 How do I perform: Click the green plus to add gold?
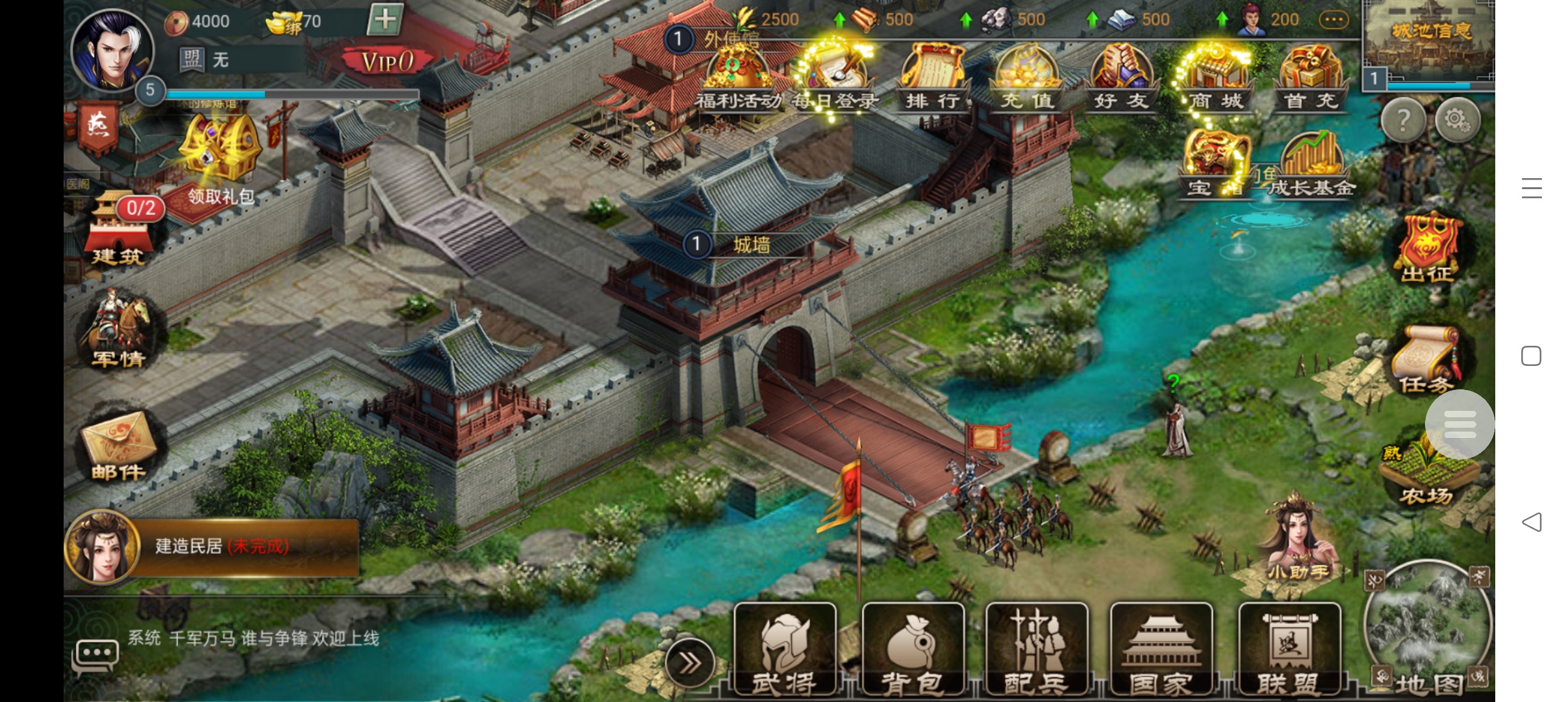pyautogui.click(x=385, y=19)
